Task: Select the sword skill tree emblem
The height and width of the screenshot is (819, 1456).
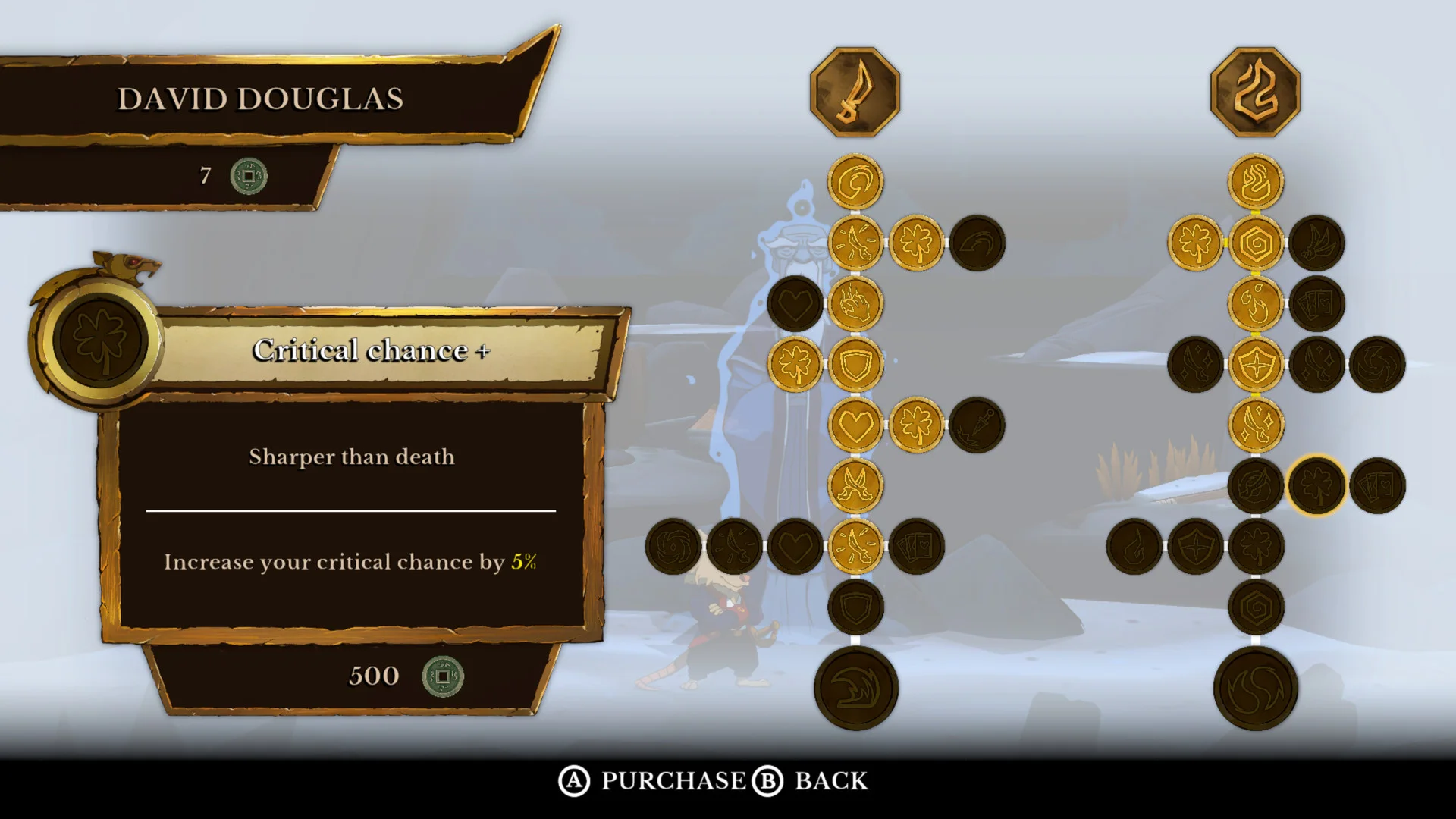Action: click(855, 92)
